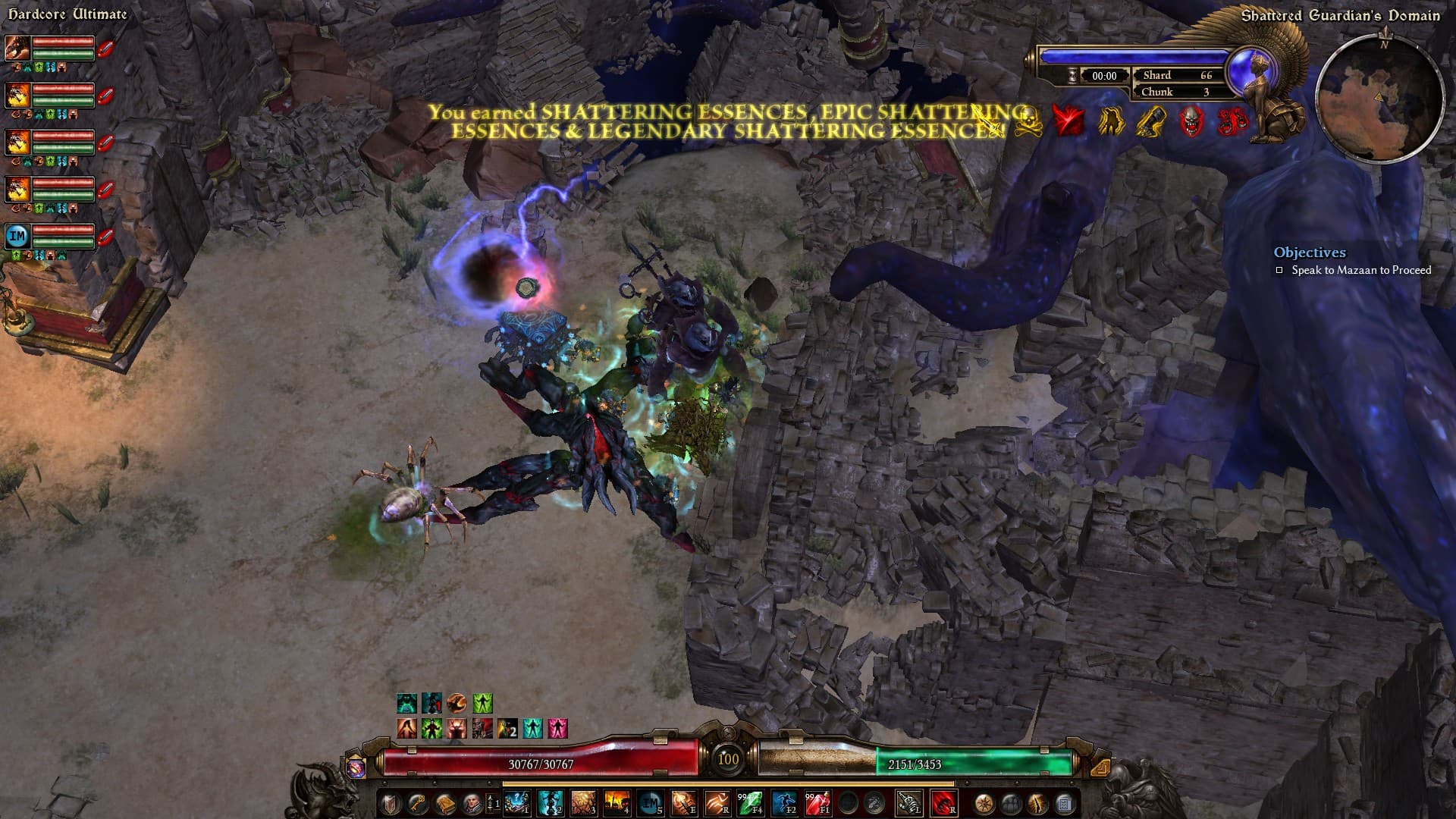The image size is (1456, 819).
Task: Use the green crystal item marked F4
Action: tap(751, 803)
